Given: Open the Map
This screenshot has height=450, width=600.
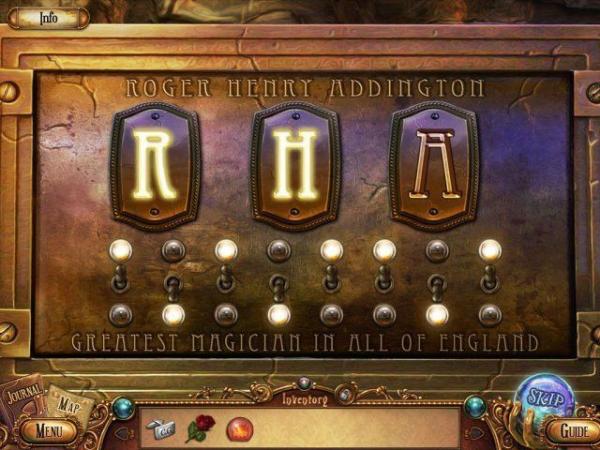Looking at the screenshot, I should [x=66, y=405].
